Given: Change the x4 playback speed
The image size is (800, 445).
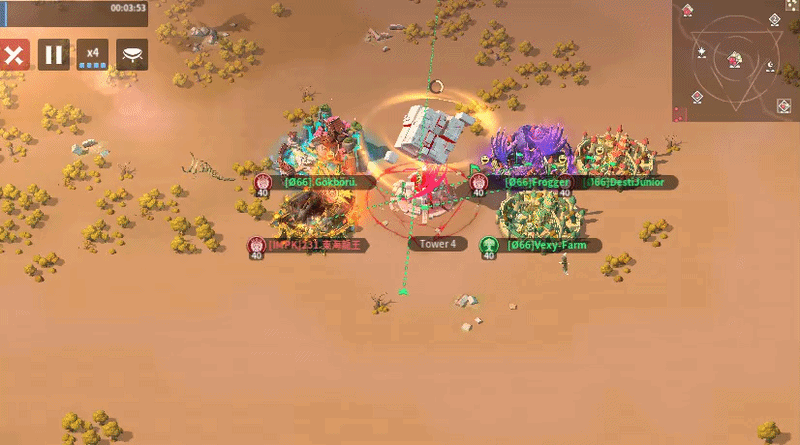Looking at the screenshot, I should [x=92, y=54].
